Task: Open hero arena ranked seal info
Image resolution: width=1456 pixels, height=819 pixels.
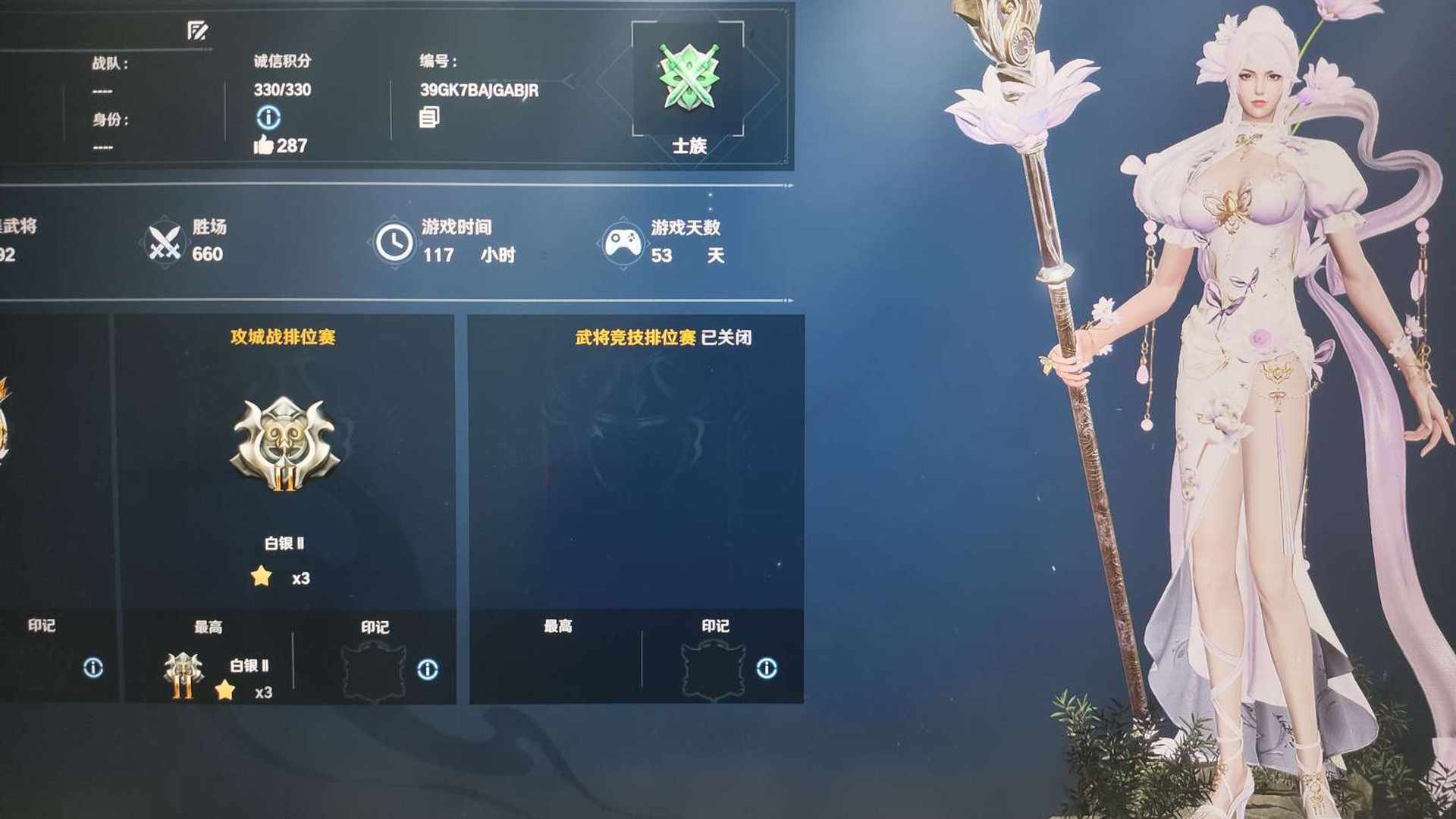Action: coord(767,668)
